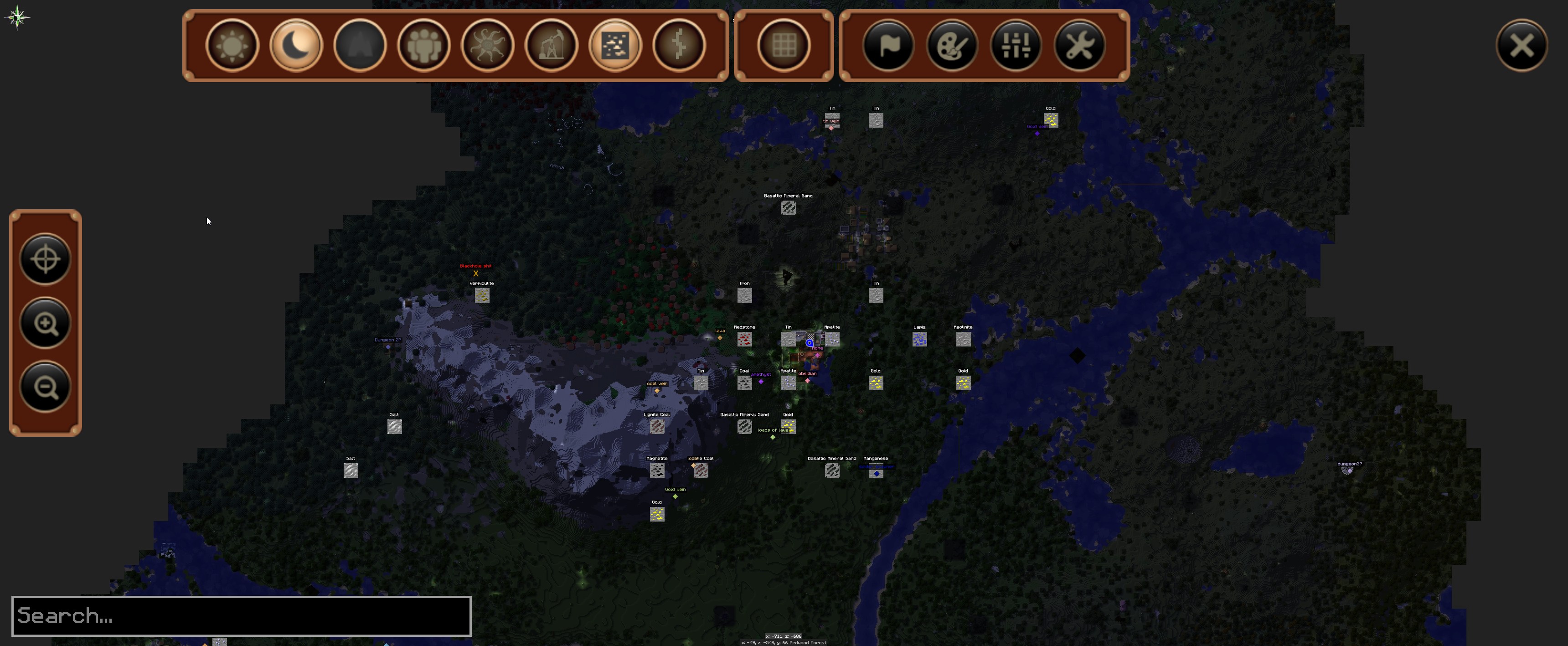Select the moon night-map button

[296, 45]
